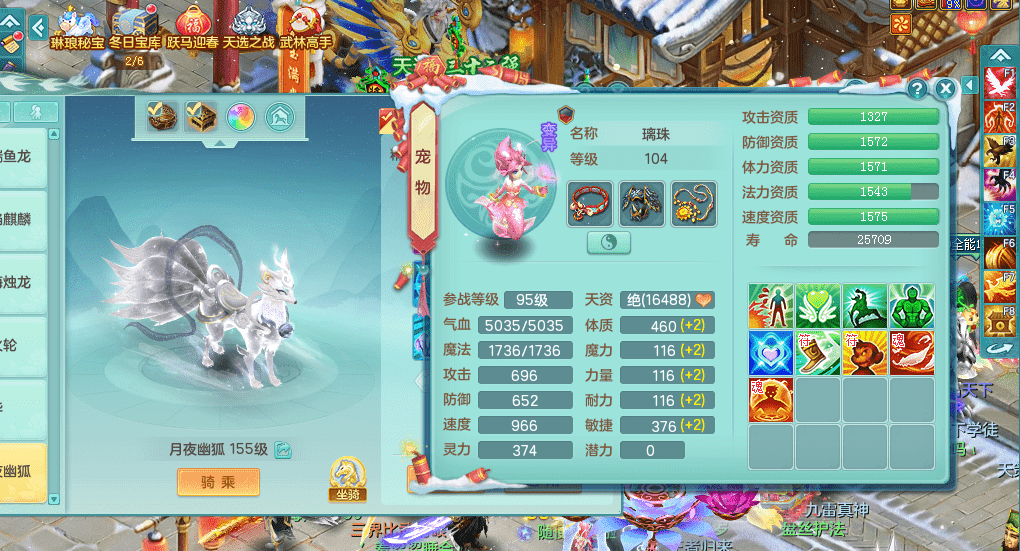Activate the F1 white eagle skill
This screenshot has width=1020, height=551.
1000,84
